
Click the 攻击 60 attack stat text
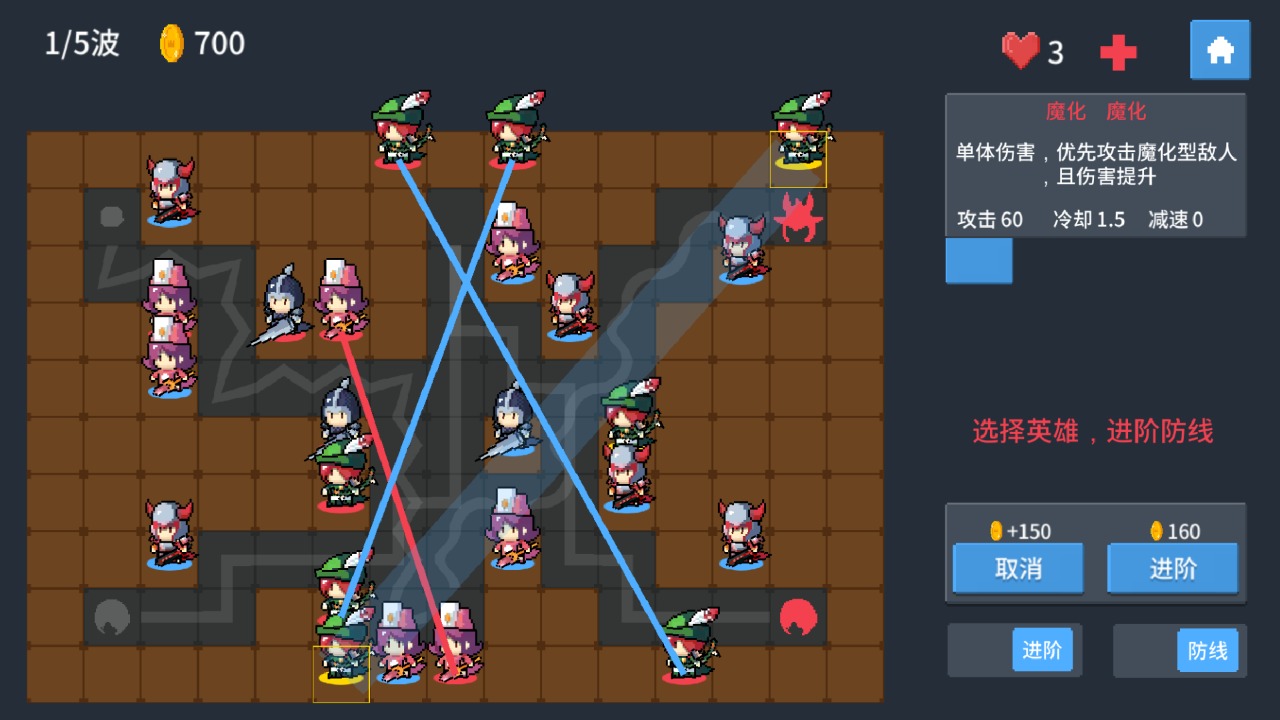pyautogui.click(x=988, y=220)
